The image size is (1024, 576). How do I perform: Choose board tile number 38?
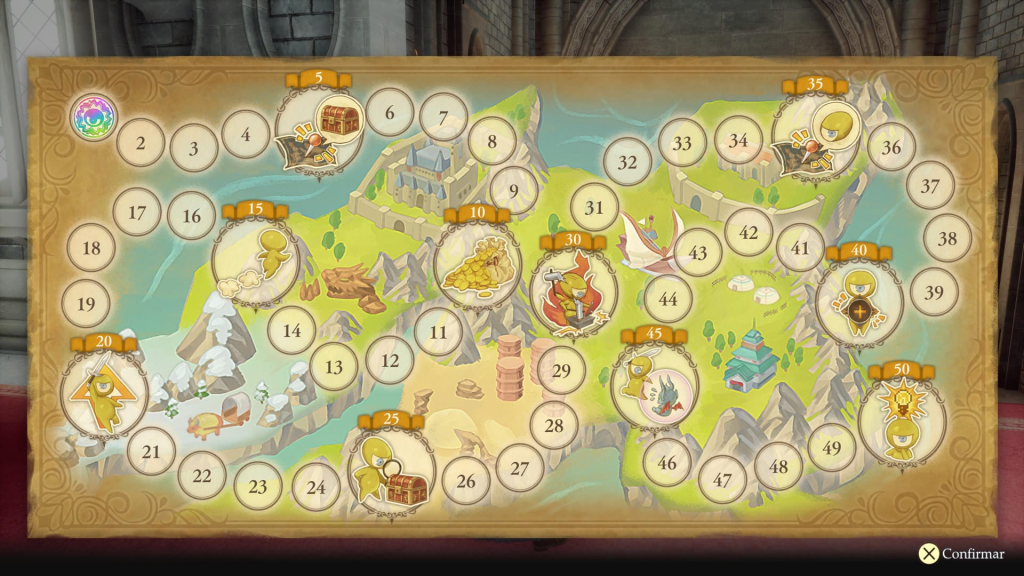tap(947, 239)
